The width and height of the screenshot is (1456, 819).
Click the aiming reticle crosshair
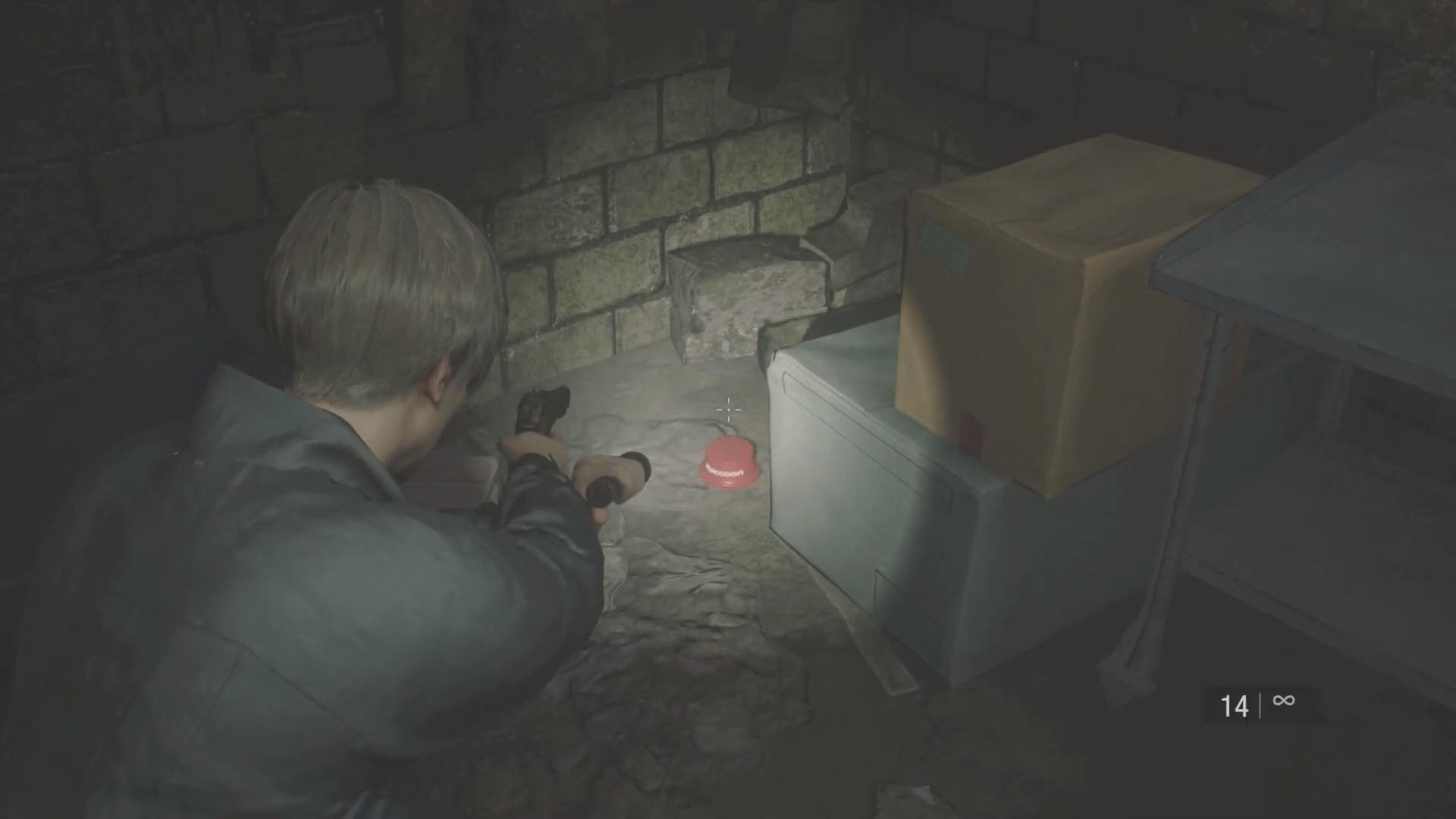728,409
